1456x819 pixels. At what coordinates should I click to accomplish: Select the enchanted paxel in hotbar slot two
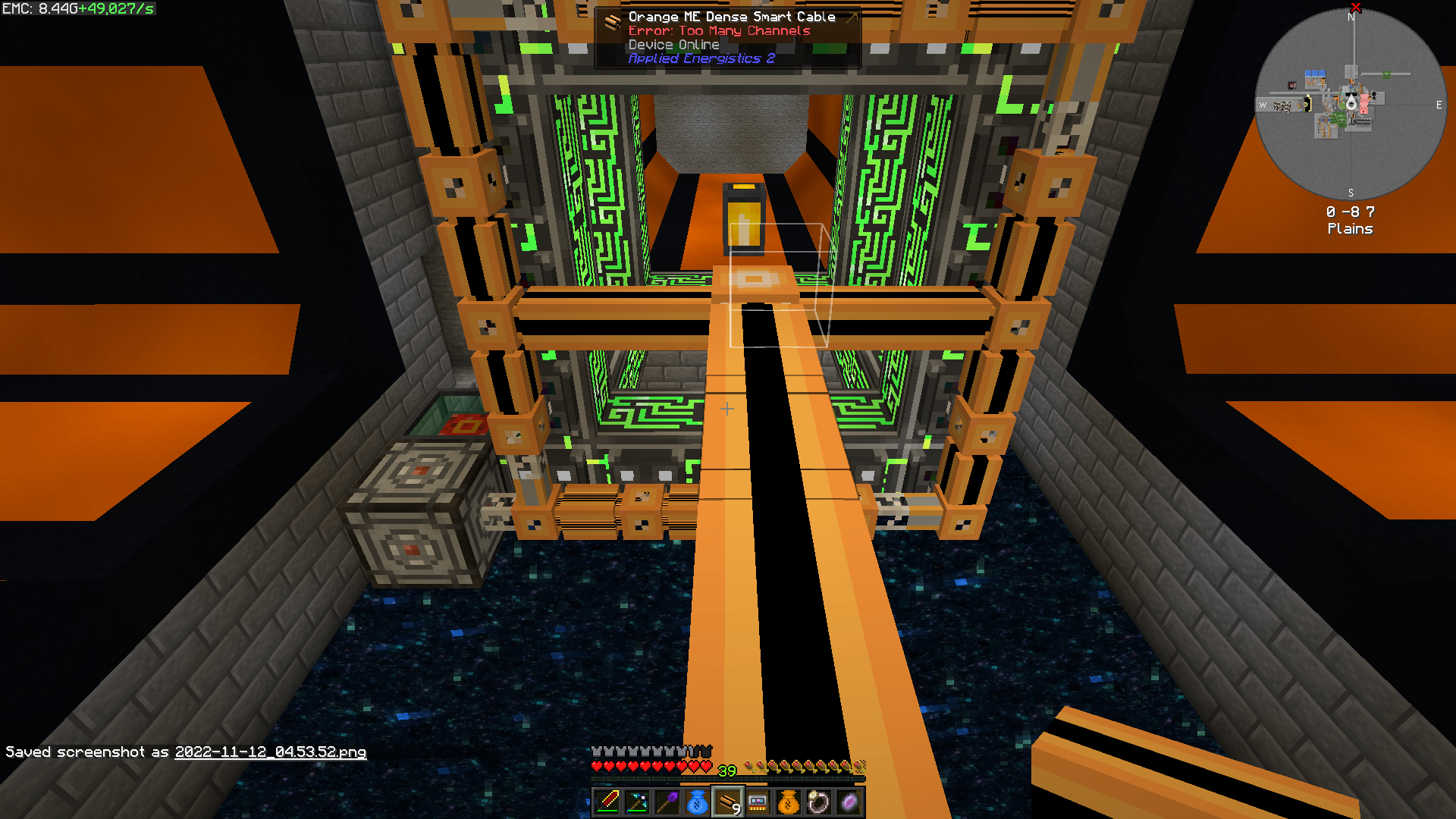coord(635,802)
